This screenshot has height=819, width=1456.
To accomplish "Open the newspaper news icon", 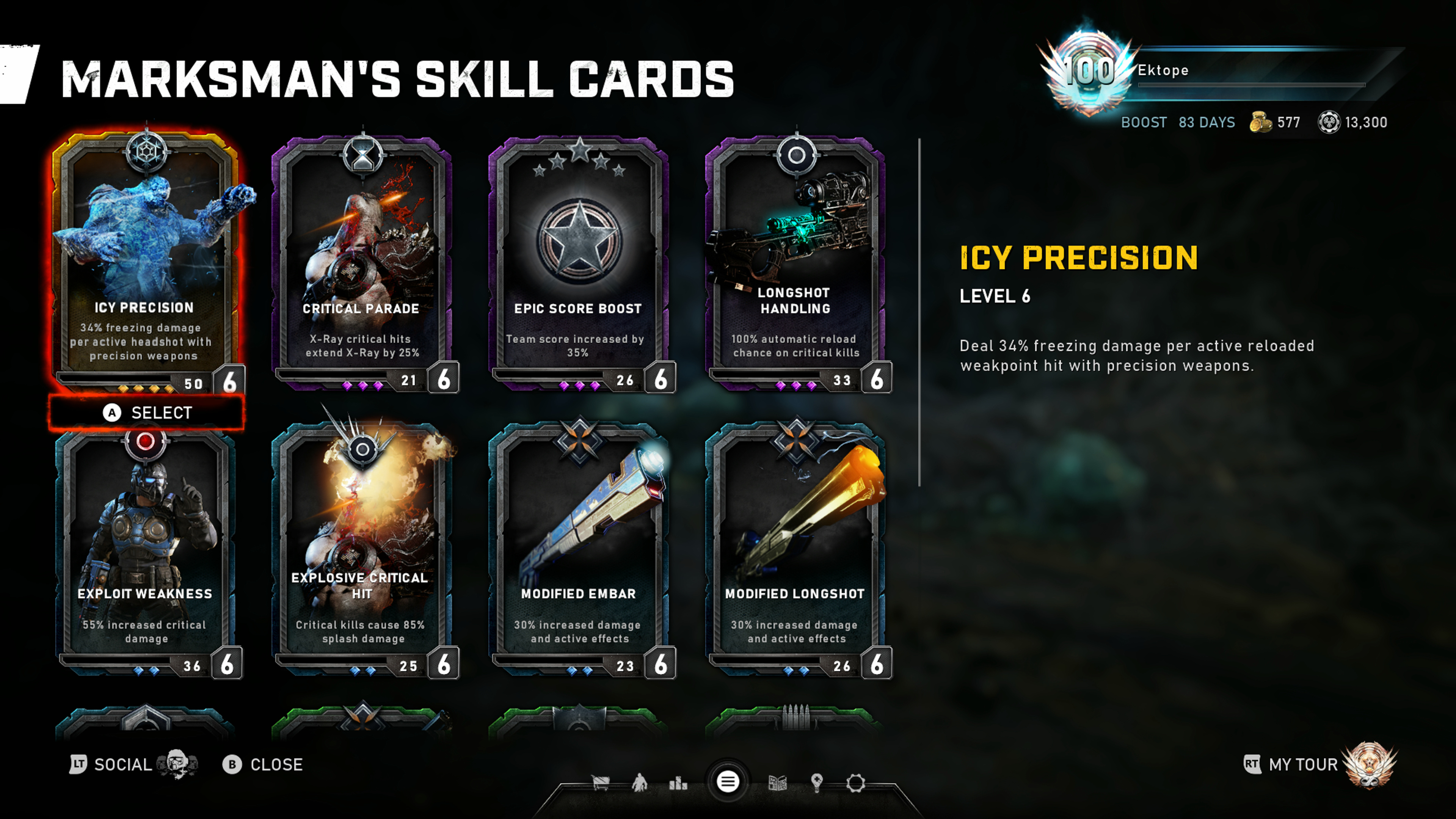I will pos(778,783).
